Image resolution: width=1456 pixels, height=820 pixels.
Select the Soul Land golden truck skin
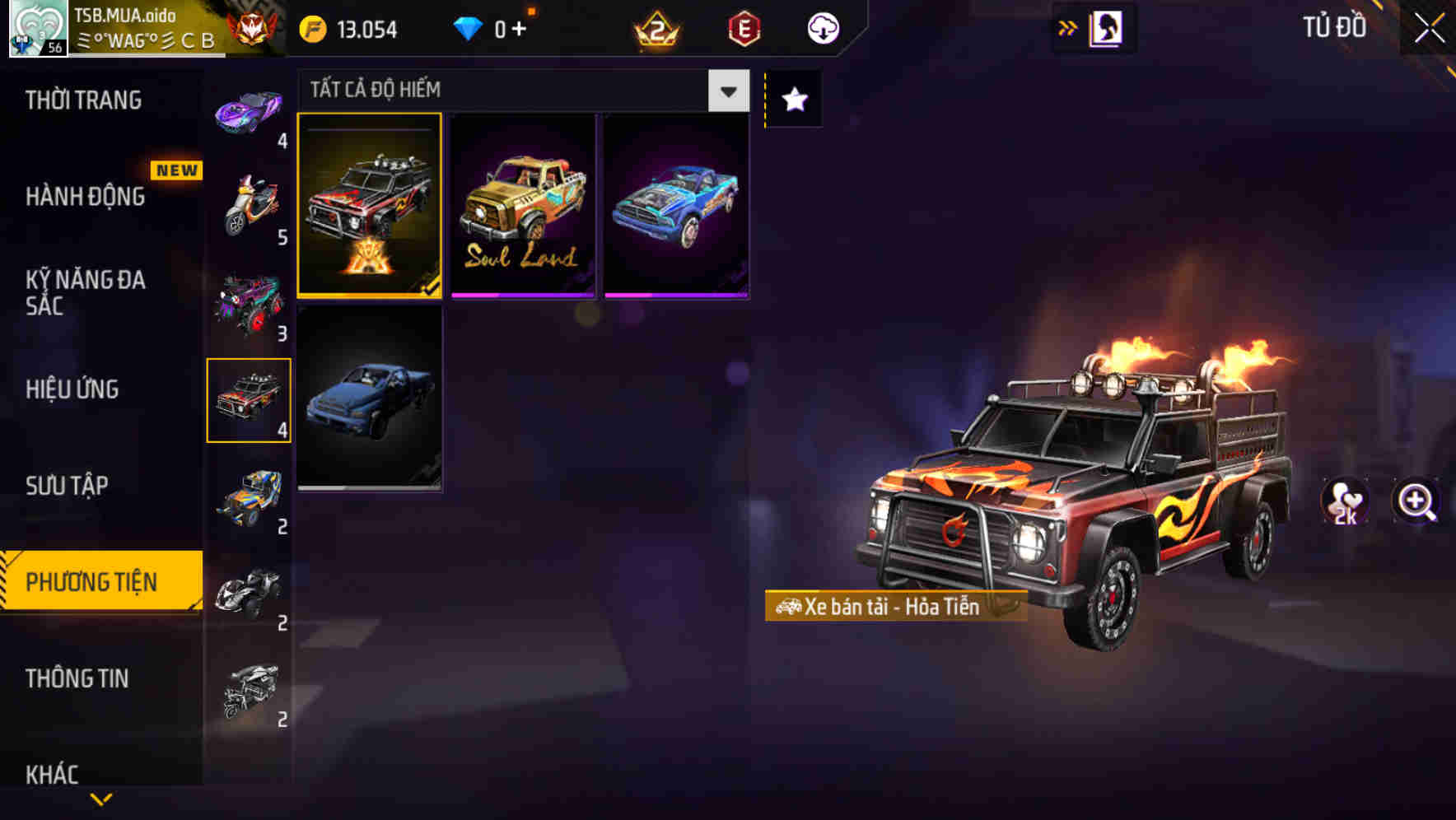522,206
